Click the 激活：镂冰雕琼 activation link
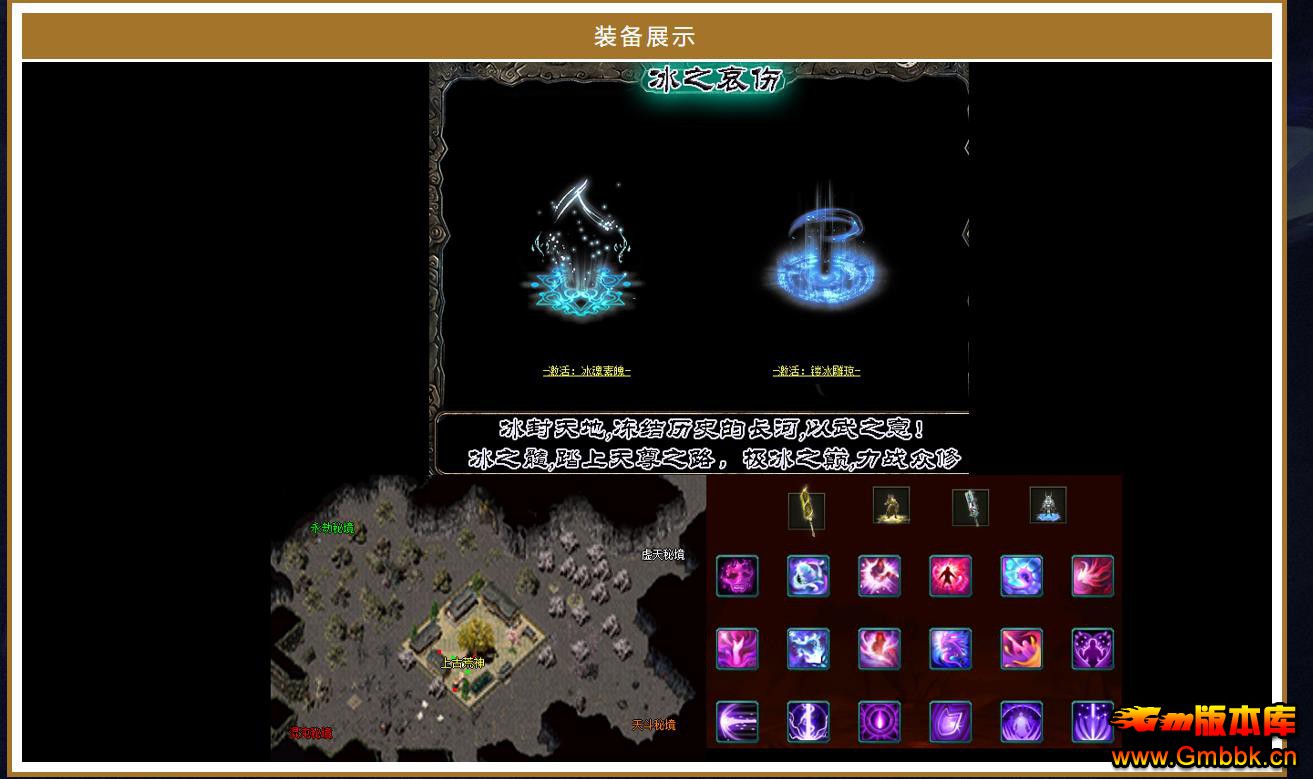This screenshot has height=779, width=1313. 816,371
